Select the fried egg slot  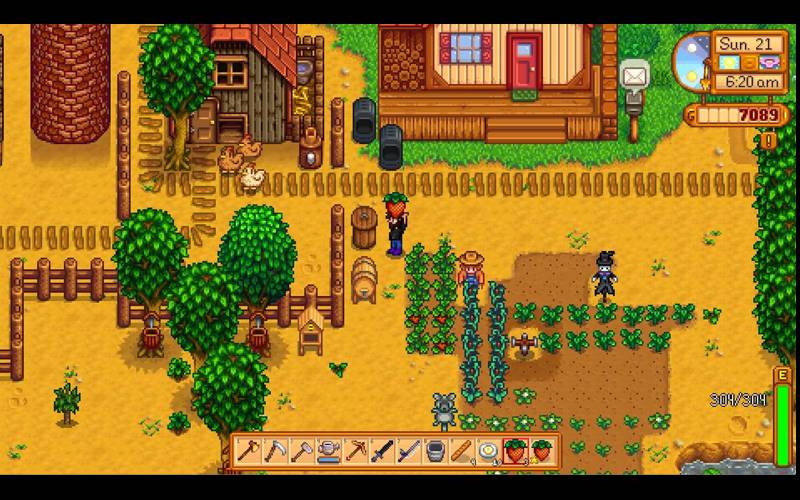pyautogui.click(x=490, y=452)
